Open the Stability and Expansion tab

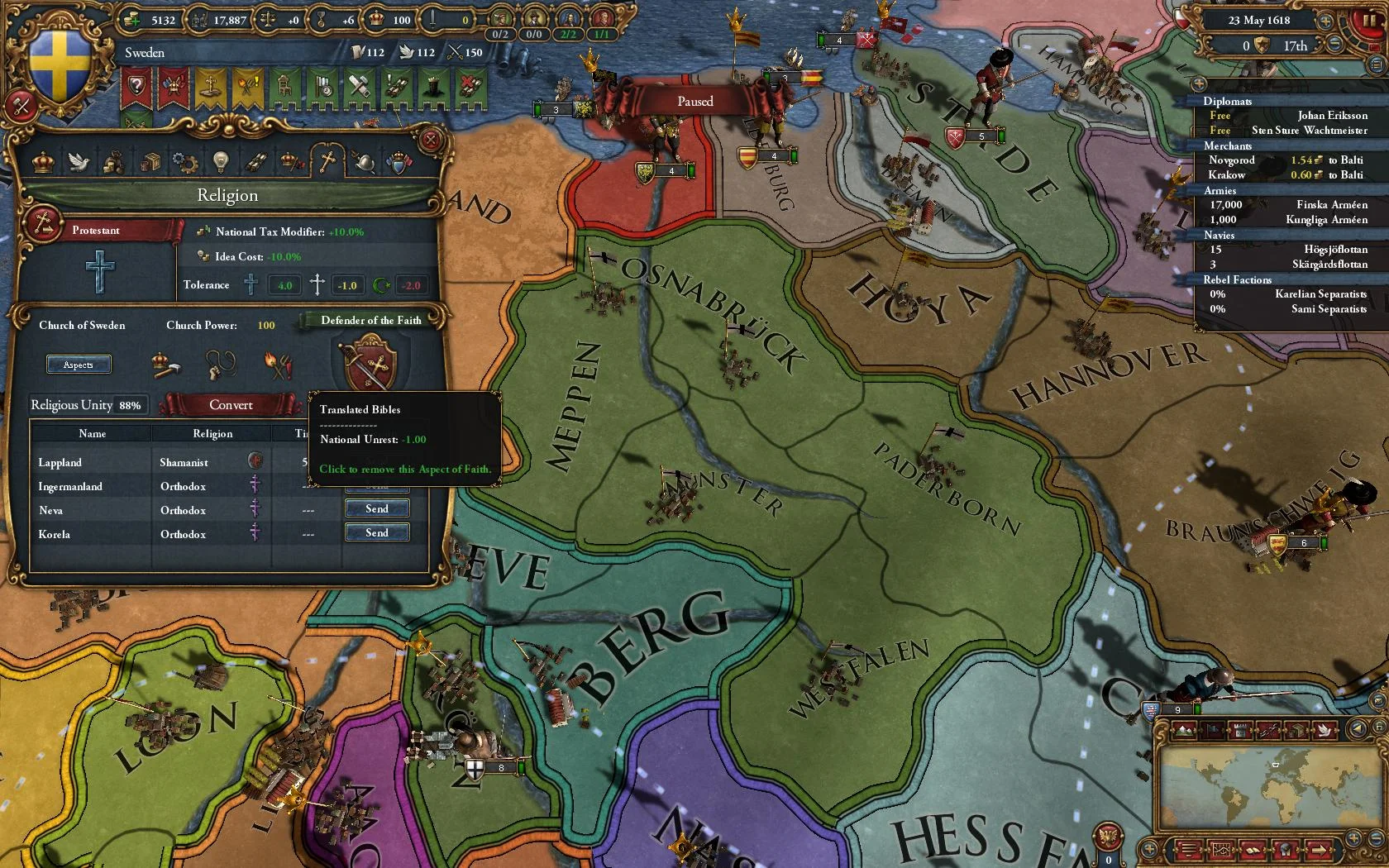[292, 163]
